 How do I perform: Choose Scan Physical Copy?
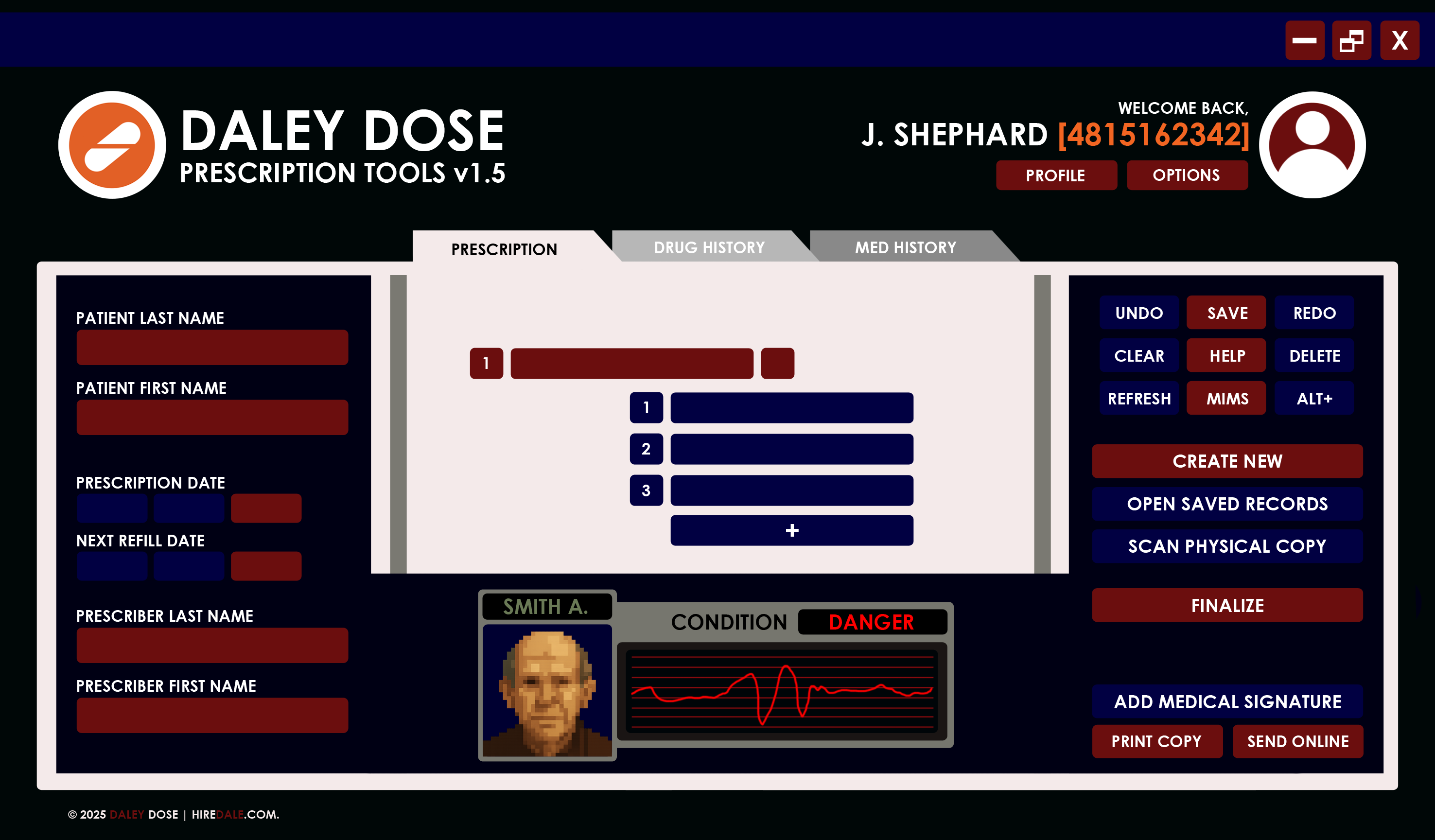1227,546
